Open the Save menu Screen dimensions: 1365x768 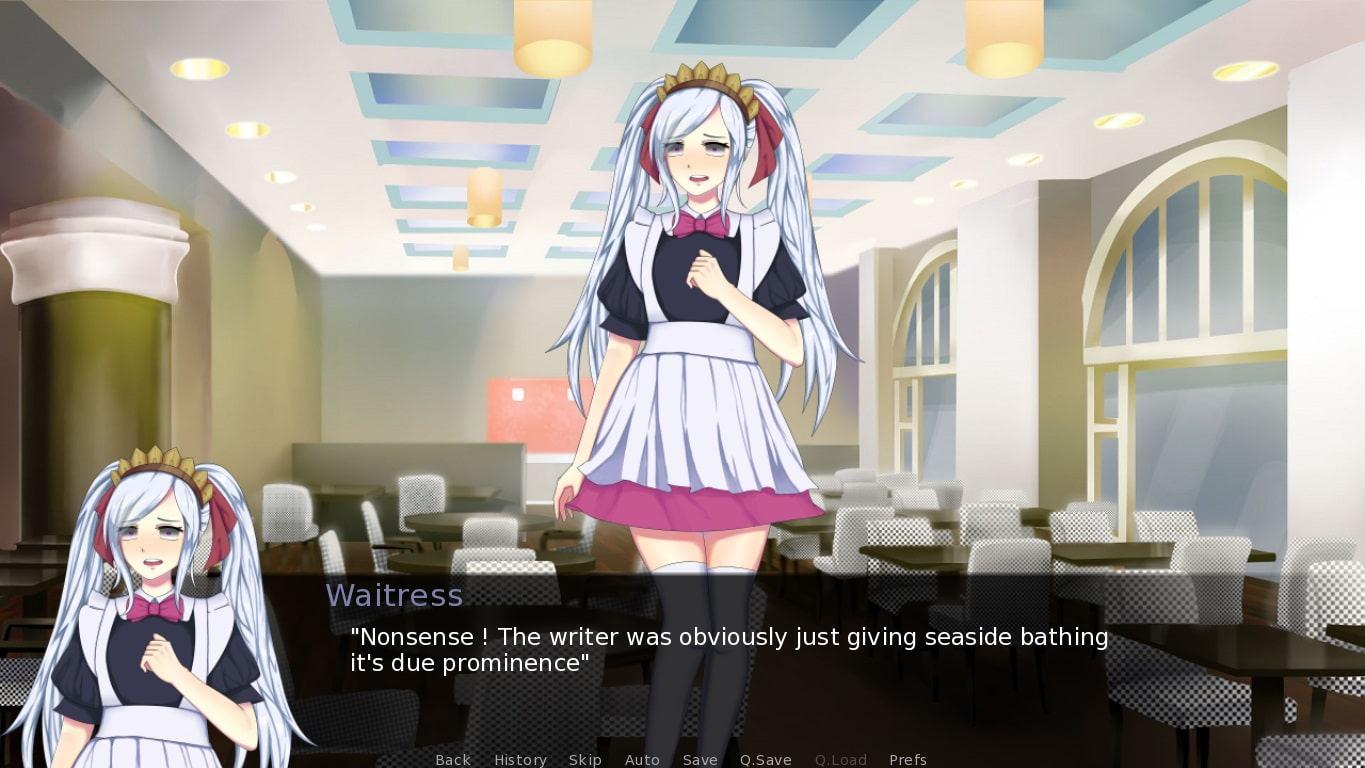point(700,760)
